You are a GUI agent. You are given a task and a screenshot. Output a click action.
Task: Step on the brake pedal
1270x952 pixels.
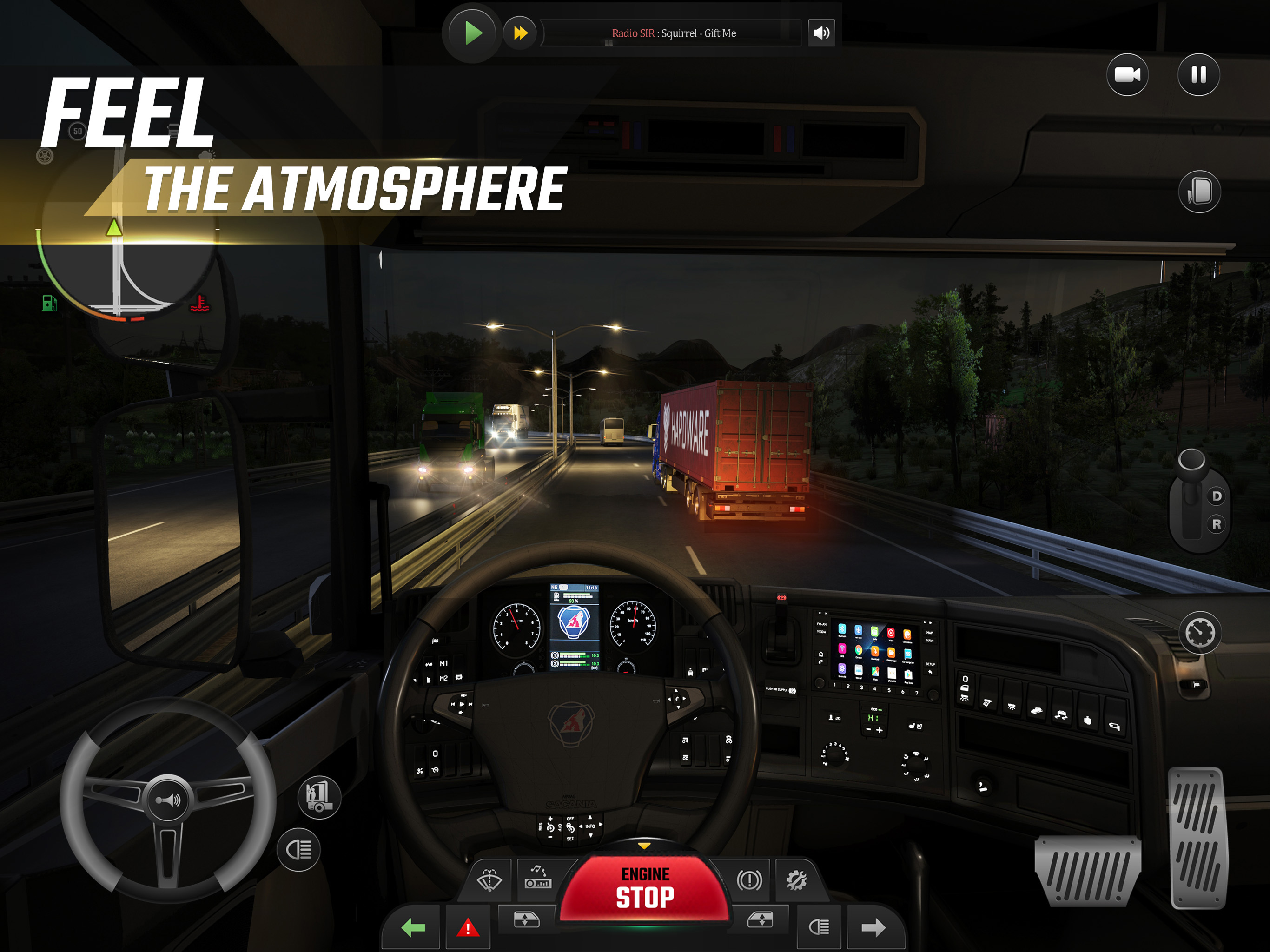[x=1087, y=871]
